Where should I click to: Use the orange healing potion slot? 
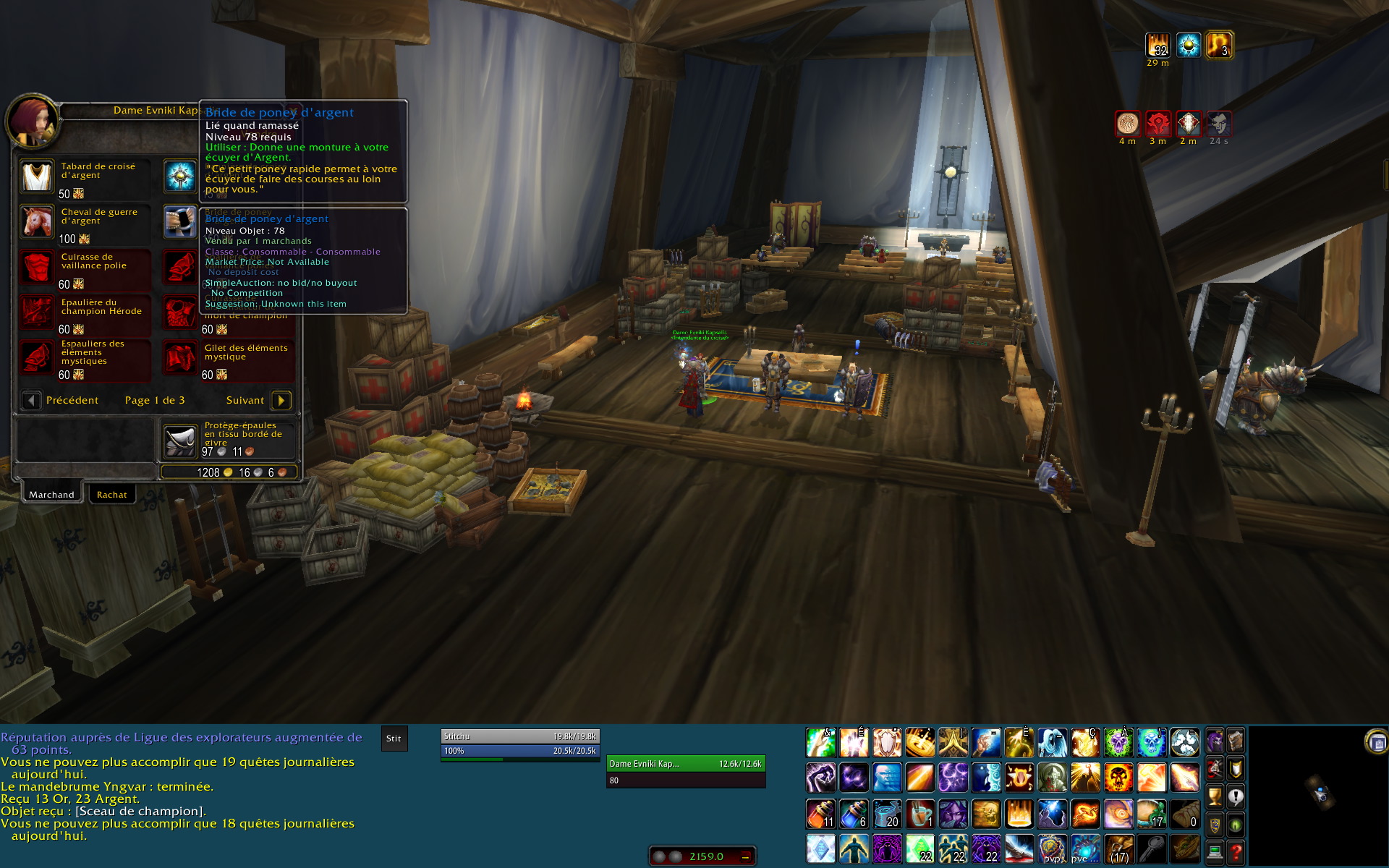coord(820,814)
